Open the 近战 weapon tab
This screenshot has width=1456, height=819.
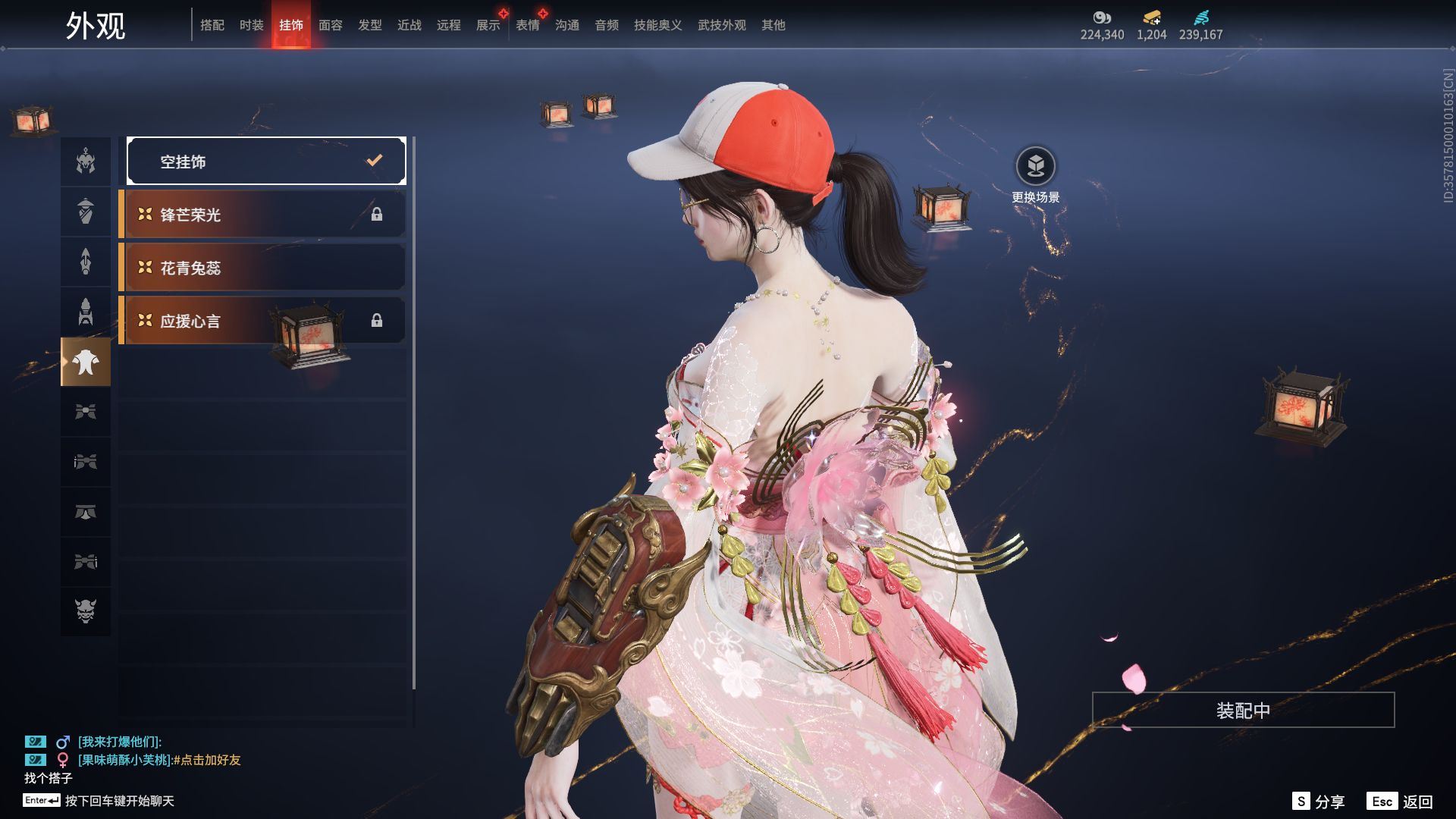(409, 25)
